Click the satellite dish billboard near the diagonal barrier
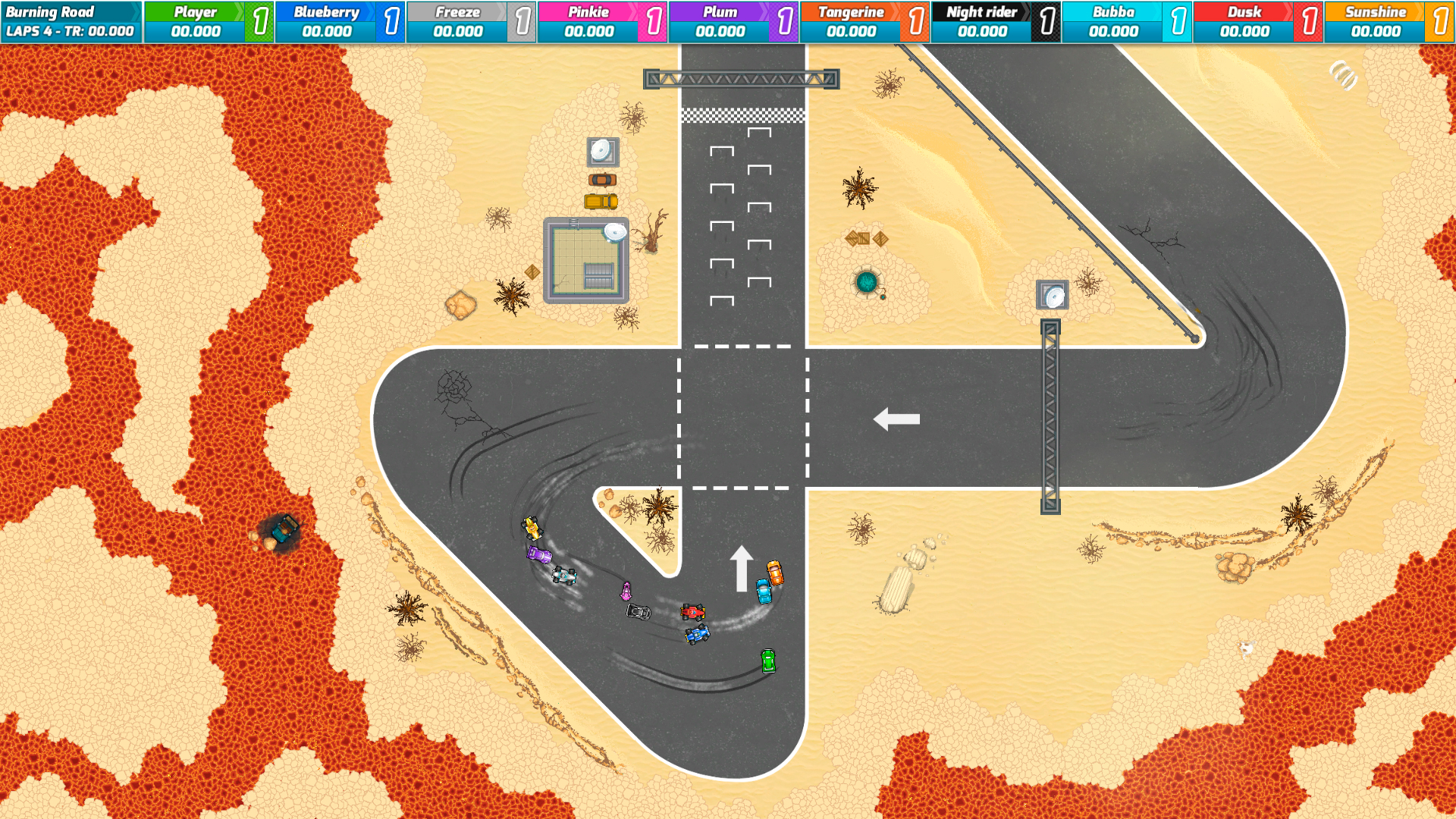Screen dimensions: 1456x819 click(1053, 293)
